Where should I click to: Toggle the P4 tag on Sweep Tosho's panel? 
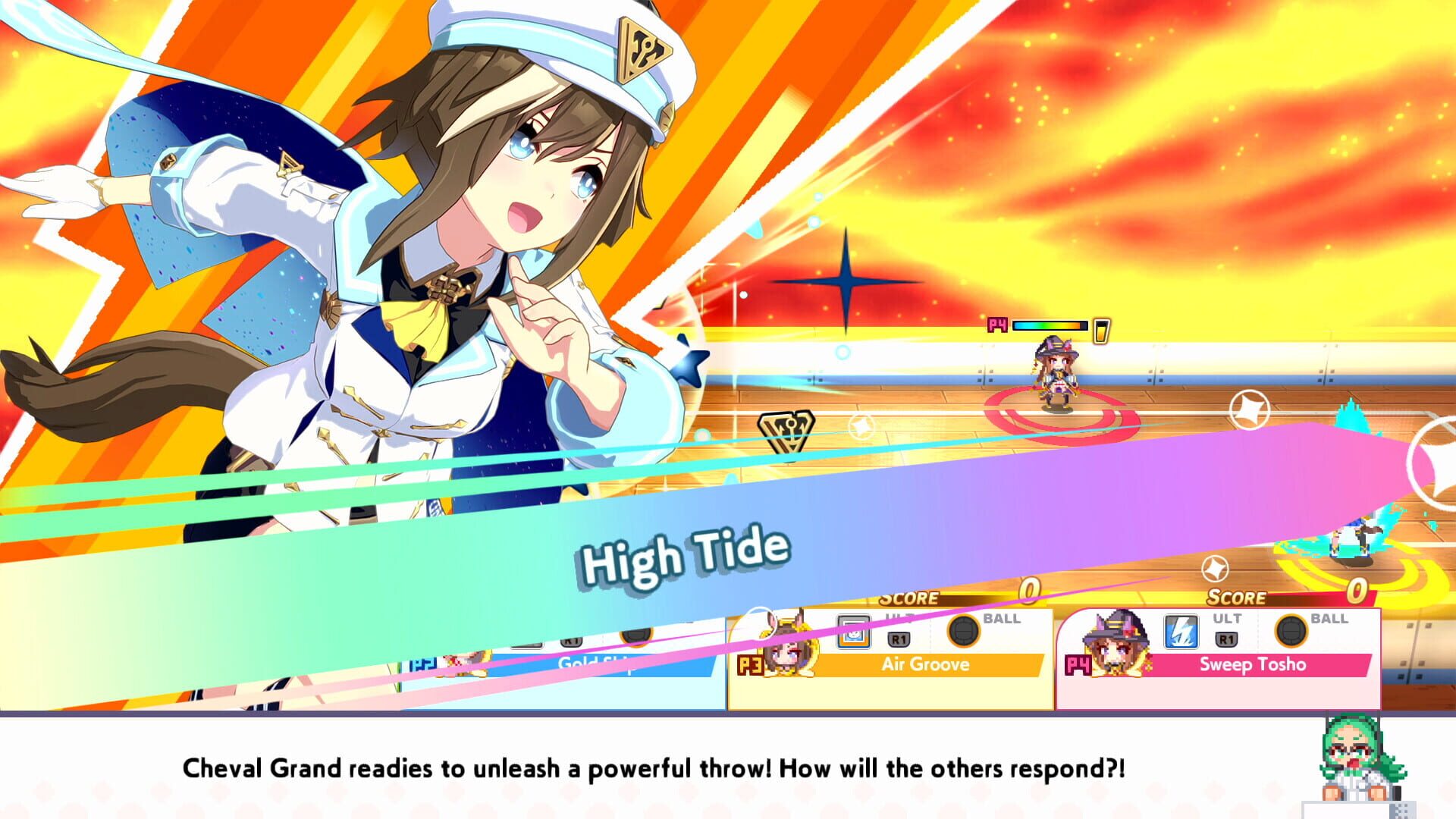1078,664
